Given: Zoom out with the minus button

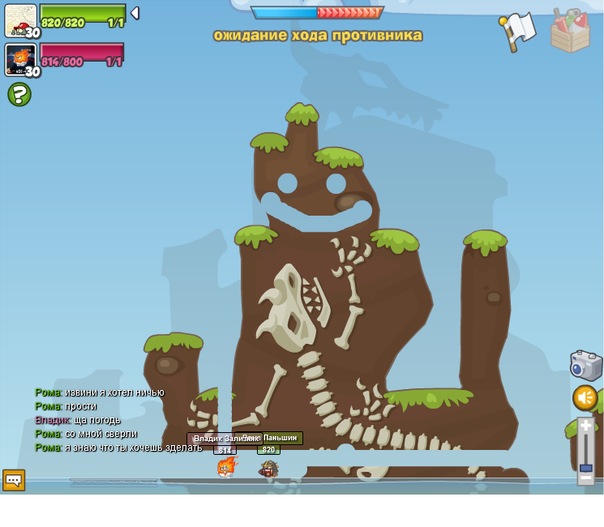Looking at the screenshot, I should pyautogui.click(x=586, y=478).
